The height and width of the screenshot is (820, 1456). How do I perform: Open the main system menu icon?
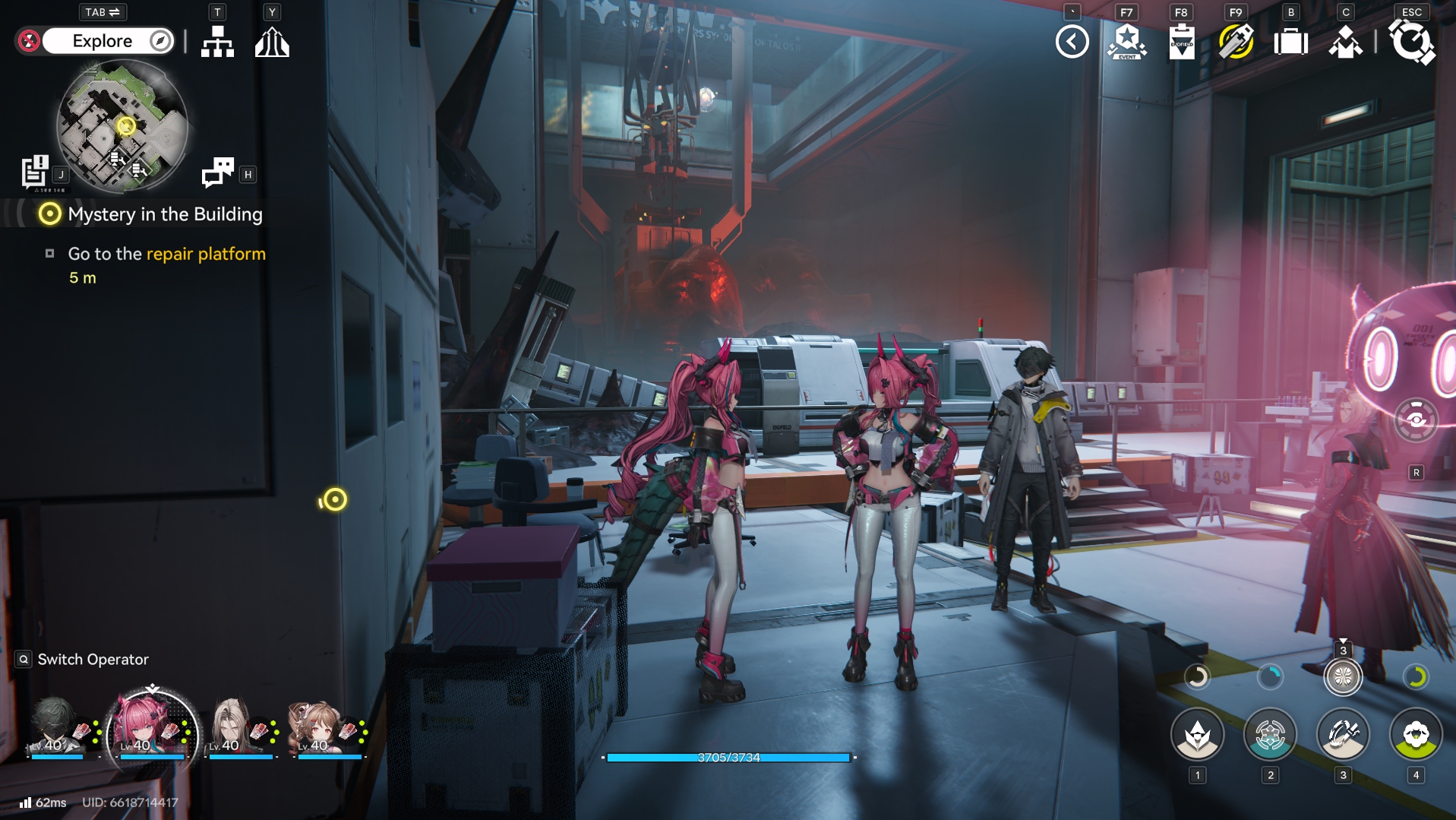tap(1411, 42)
